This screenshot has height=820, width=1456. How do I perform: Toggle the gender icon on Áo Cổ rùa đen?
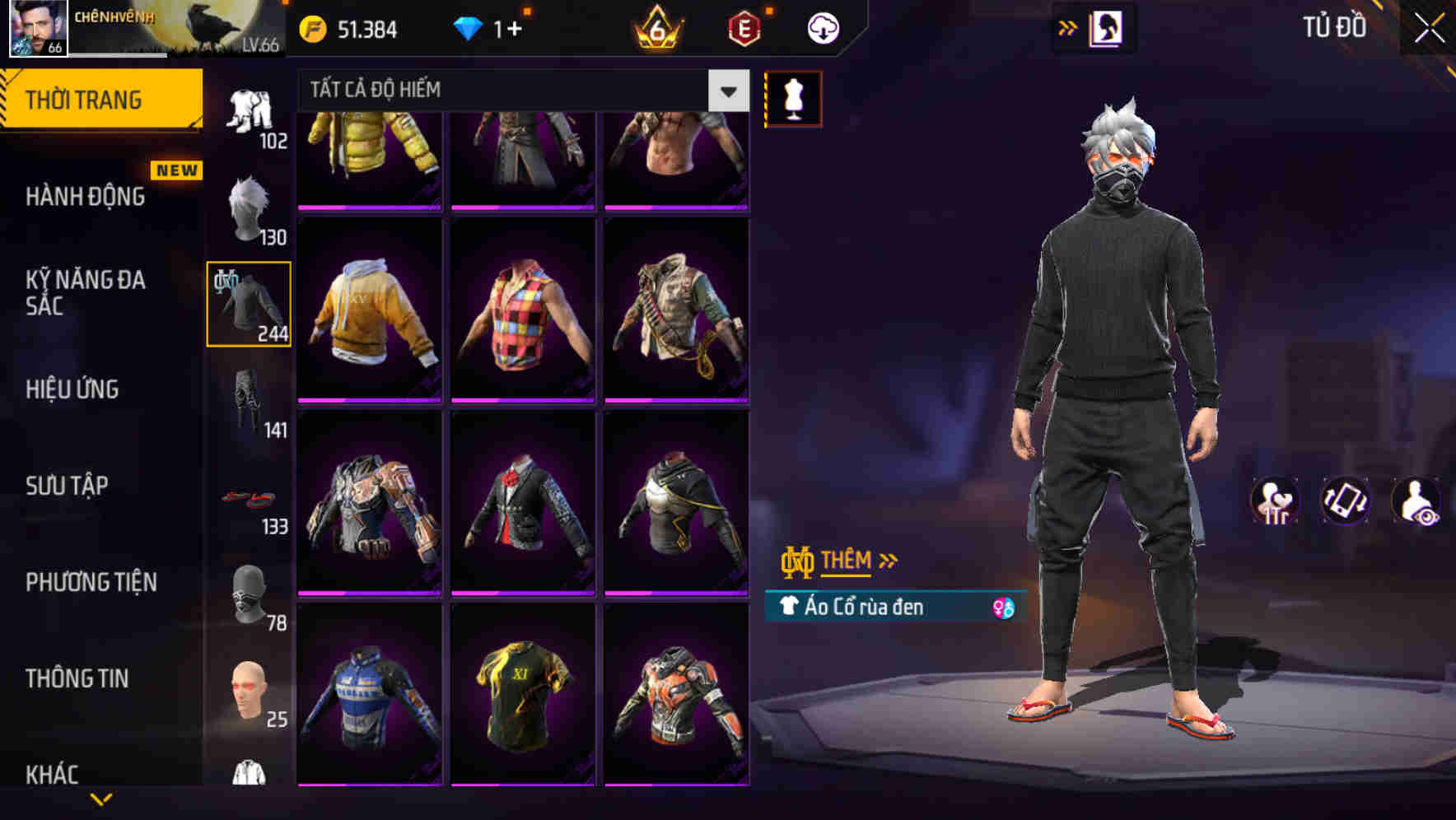(x=1003, y=608)
